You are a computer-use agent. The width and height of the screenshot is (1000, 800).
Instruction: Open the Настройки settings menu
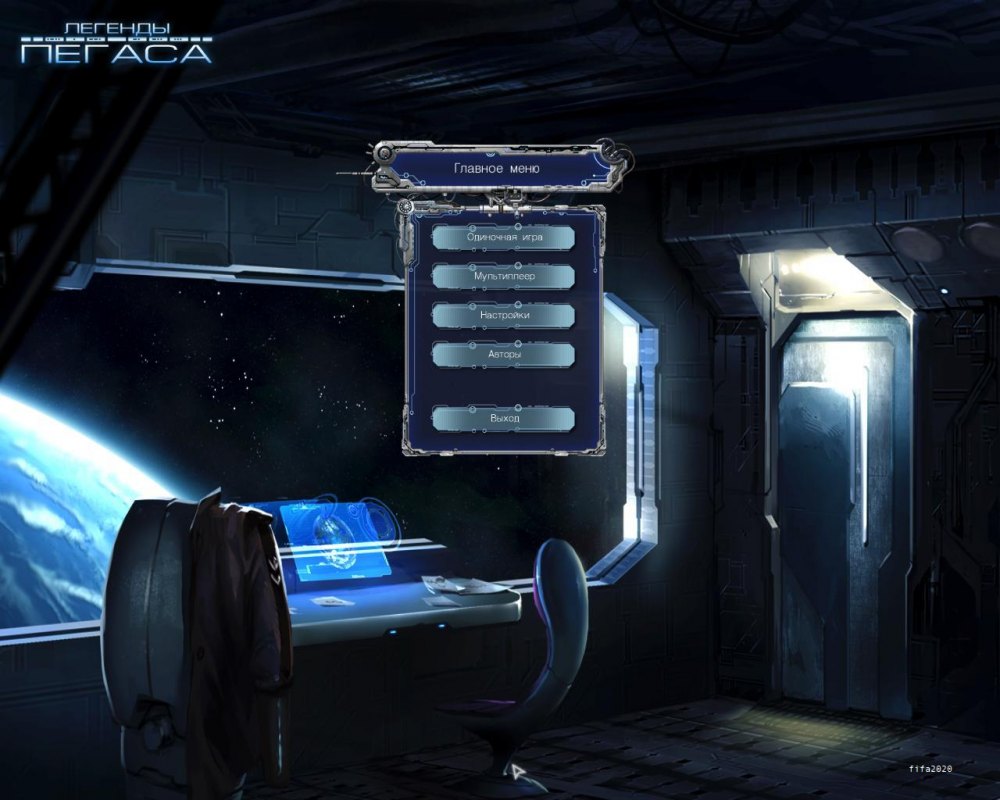point(504,315)
